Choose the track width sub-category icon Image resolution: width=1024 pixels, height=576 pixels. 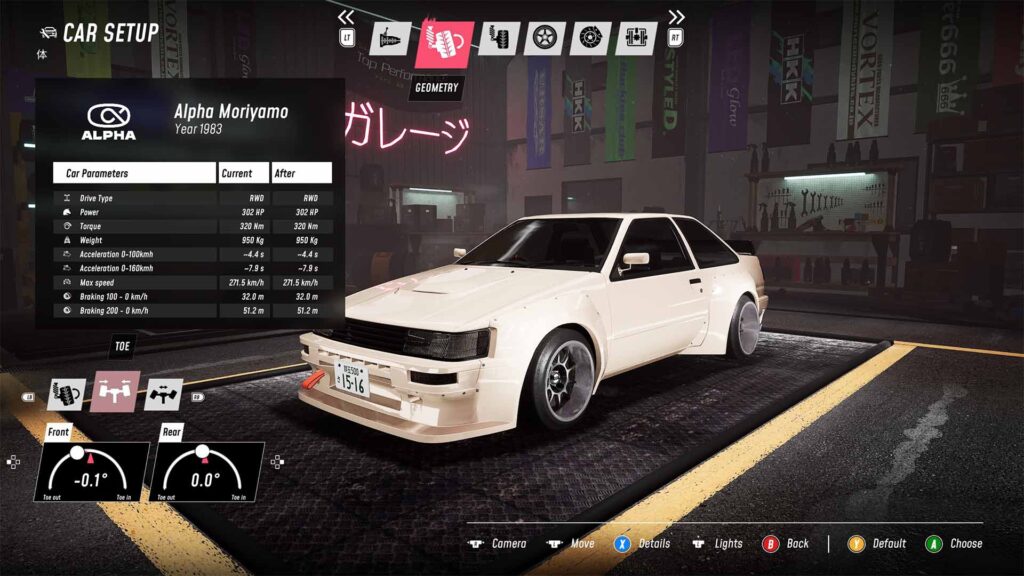162,393
